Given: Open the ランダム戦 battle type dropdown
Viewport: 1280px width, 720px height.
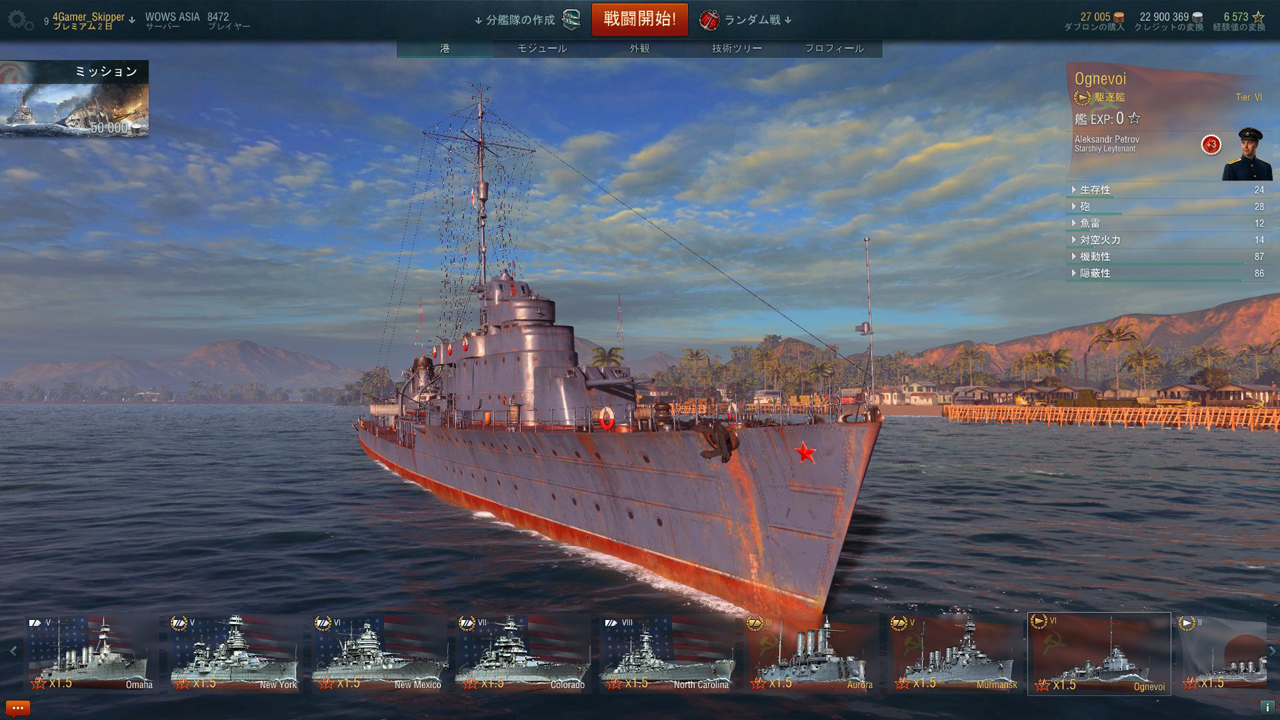Looking at the screenshot, I should (x=747, y=20).
